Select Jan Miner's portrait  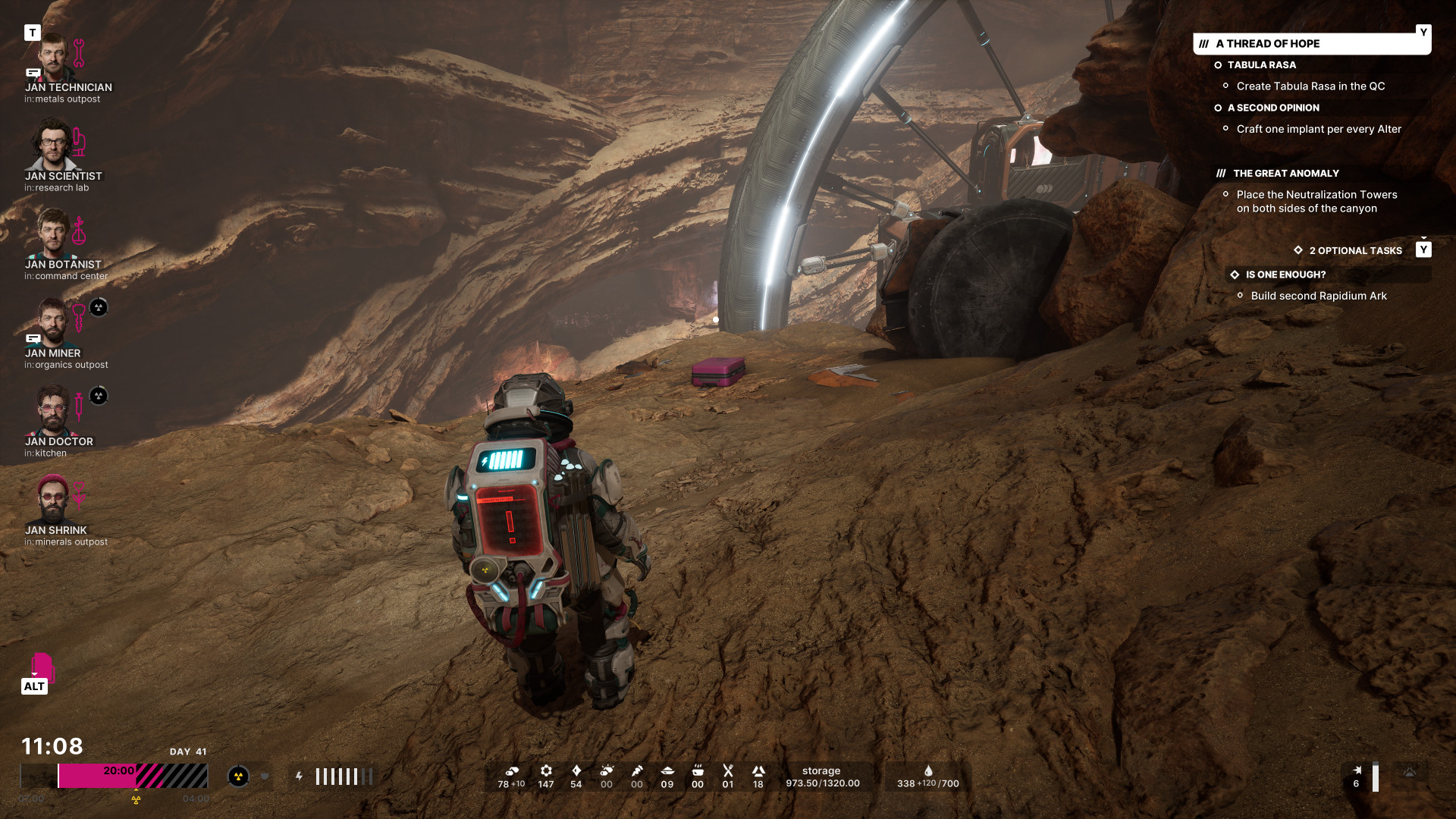52,323
